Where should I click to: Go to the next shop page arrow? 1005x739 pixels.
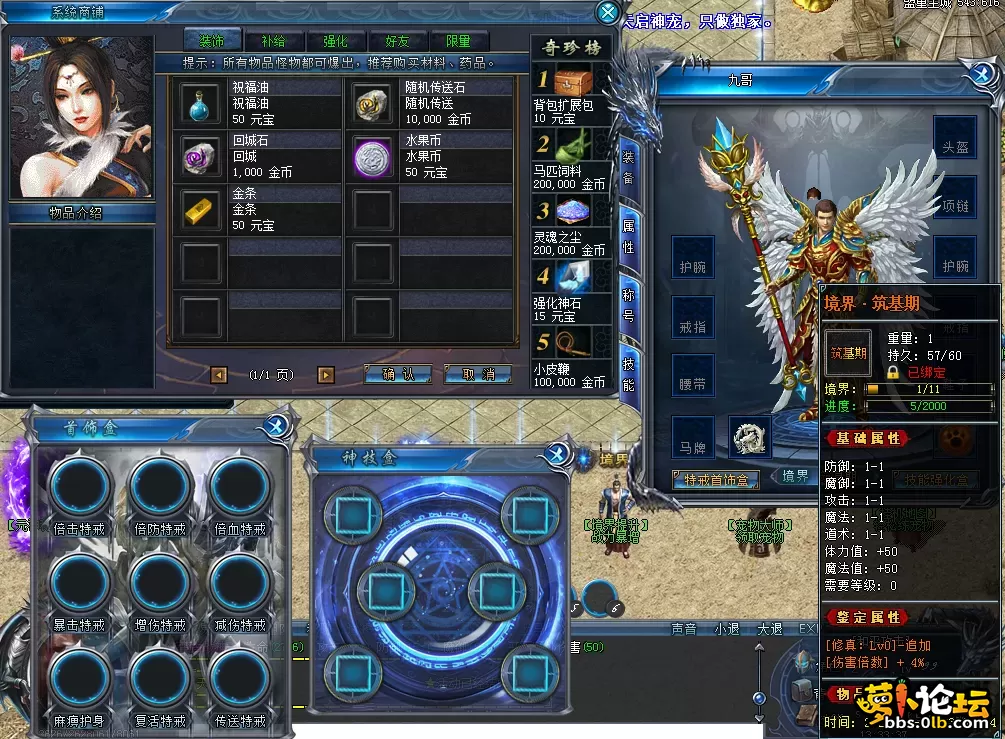coord(325,375)
